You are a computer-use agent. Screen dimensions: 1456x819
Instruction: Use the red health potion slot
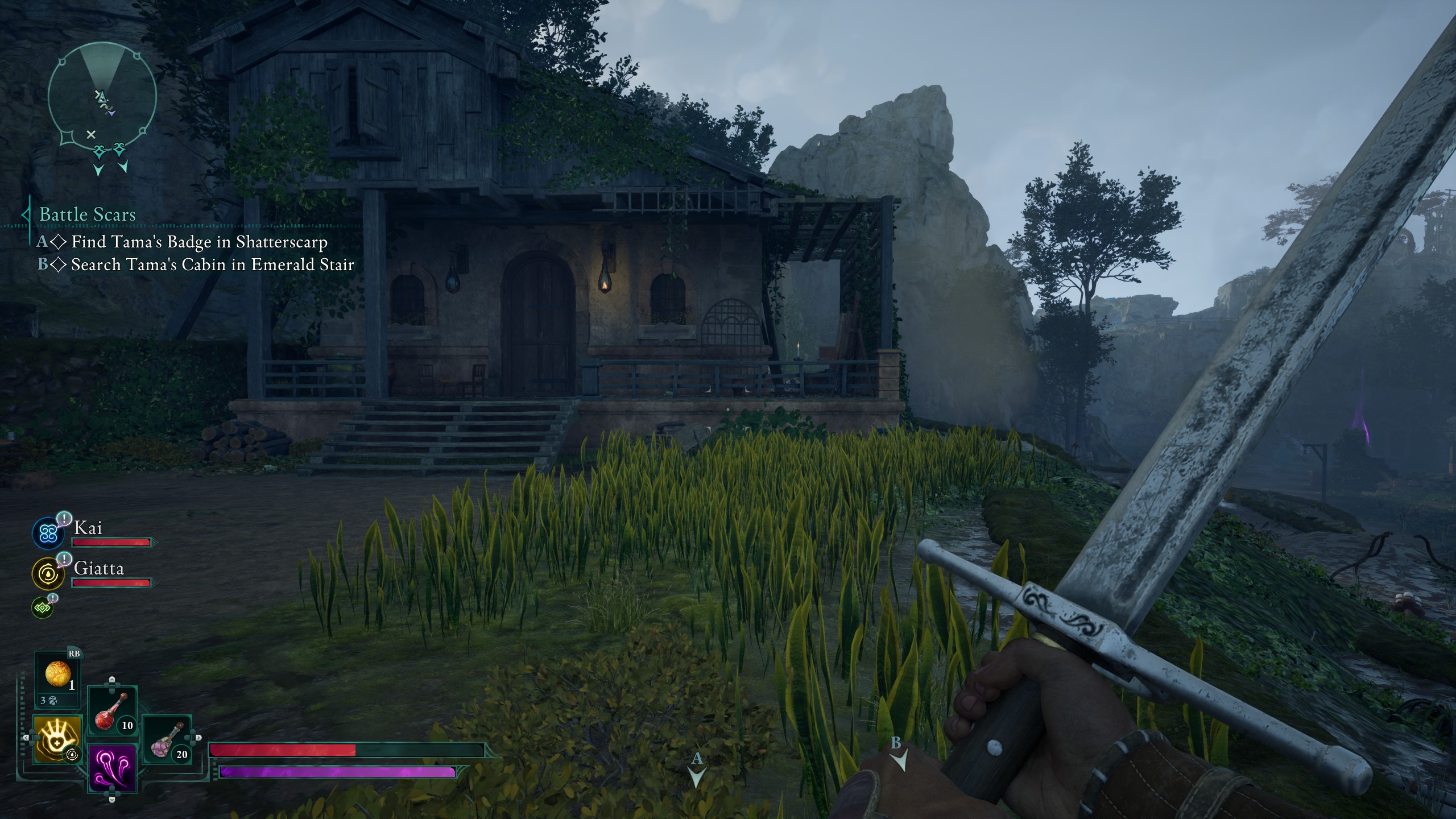pos(111,712)
